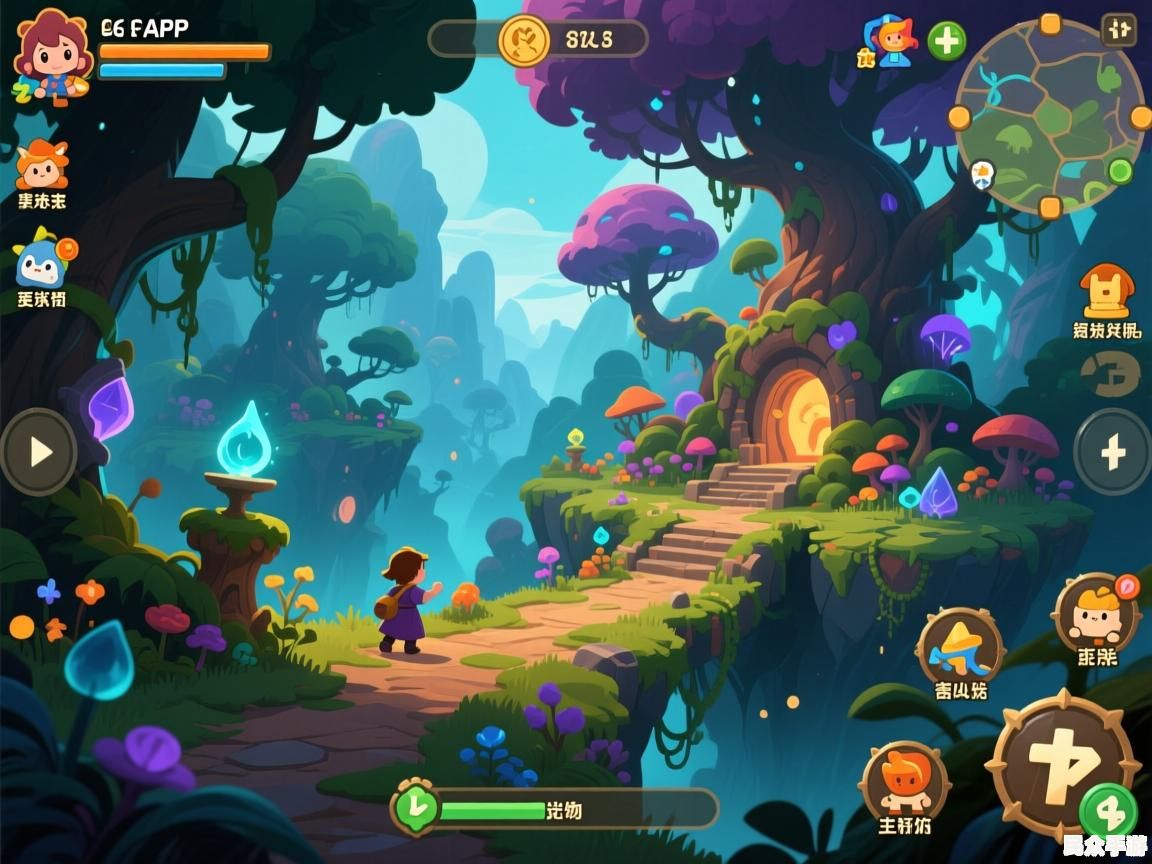Select the blonde character skill icon
This screenshot has width=1152, height=864.
click(x=1095, y=613)
